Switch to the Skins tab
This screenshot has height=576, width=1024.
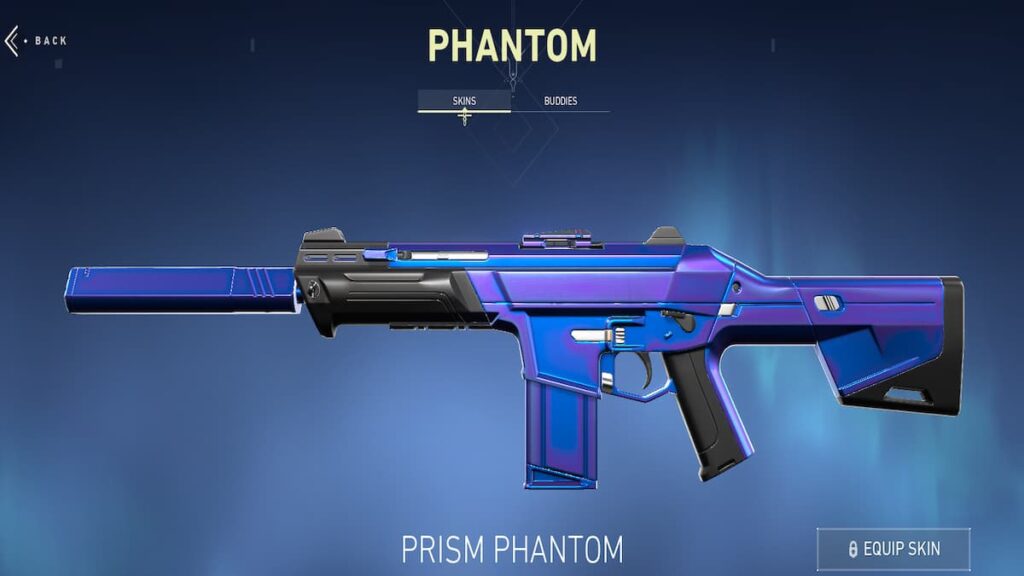[x=463, y=101]
